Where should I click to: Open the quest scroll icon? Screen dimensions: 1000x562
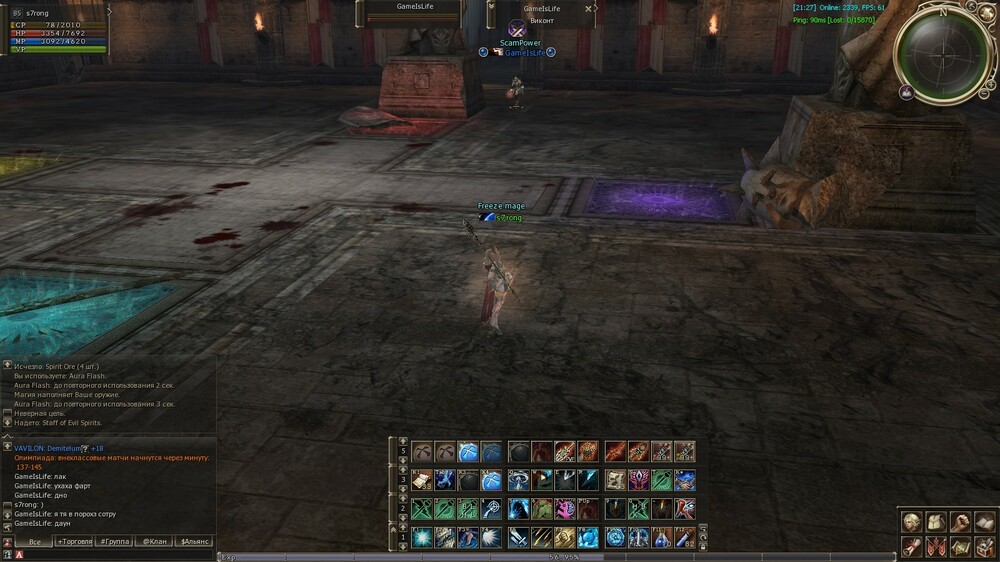pos(911,546)
